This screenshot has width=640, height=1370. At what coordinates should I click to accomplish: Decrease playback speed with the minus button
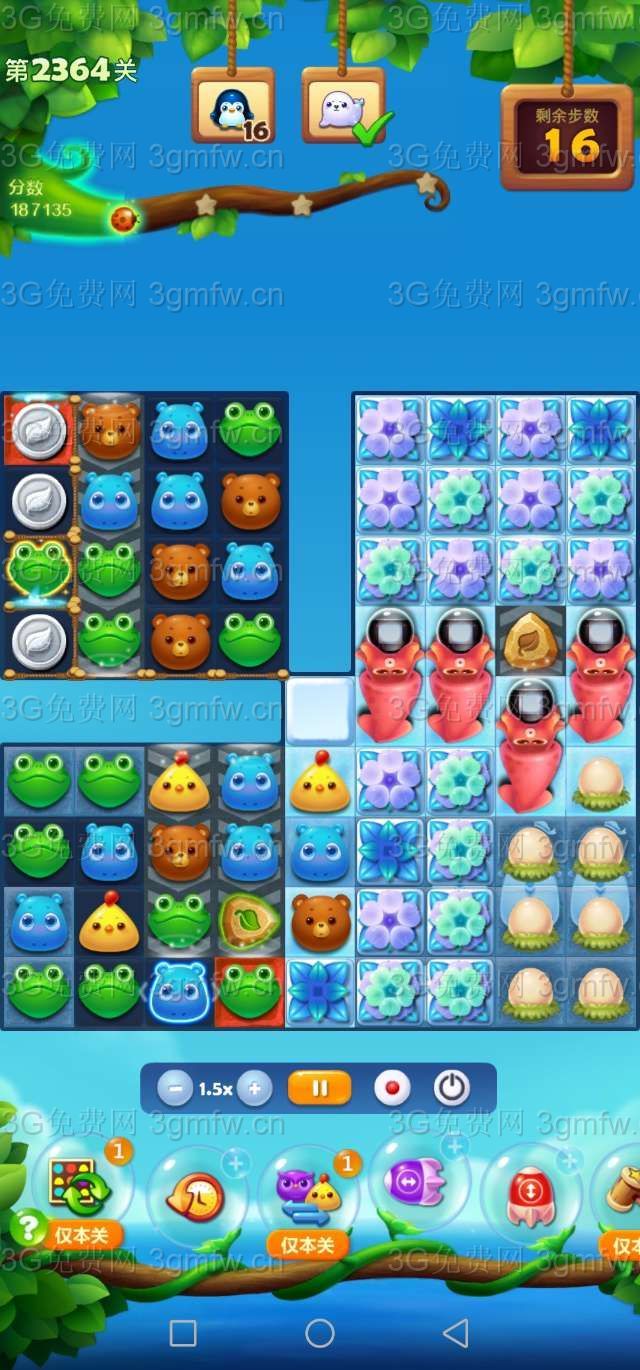(x=174, y=1088)
